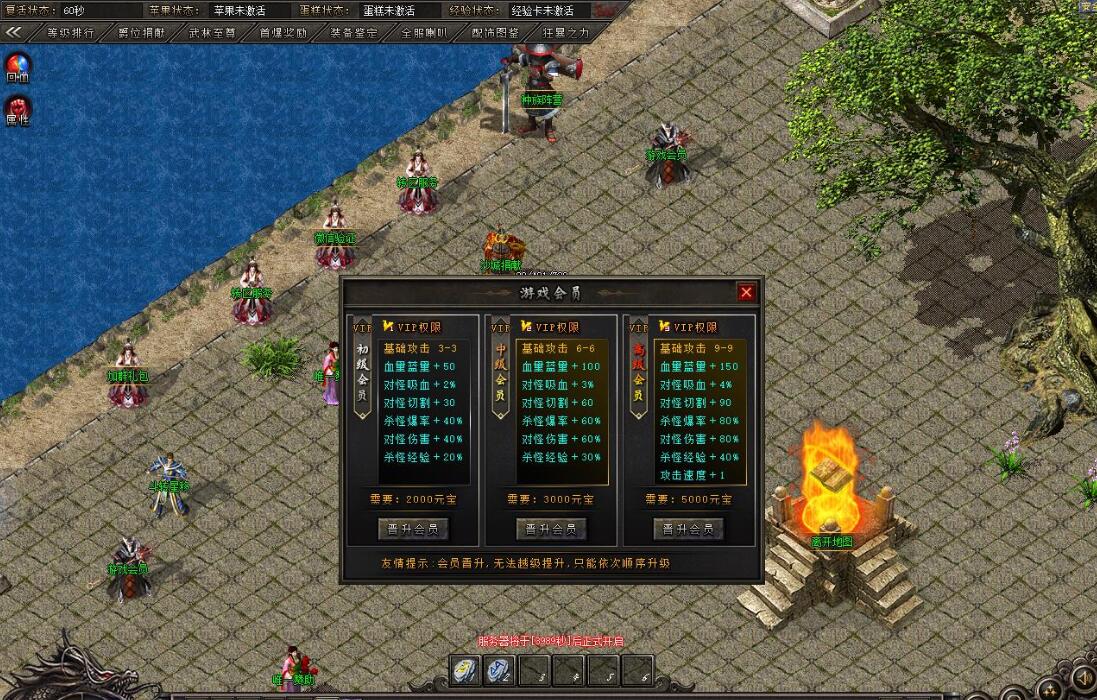Open the 爵位捐献 menu
This screenshot has width=1097, height=700.
pyautogui.click(x=142, y=32)
